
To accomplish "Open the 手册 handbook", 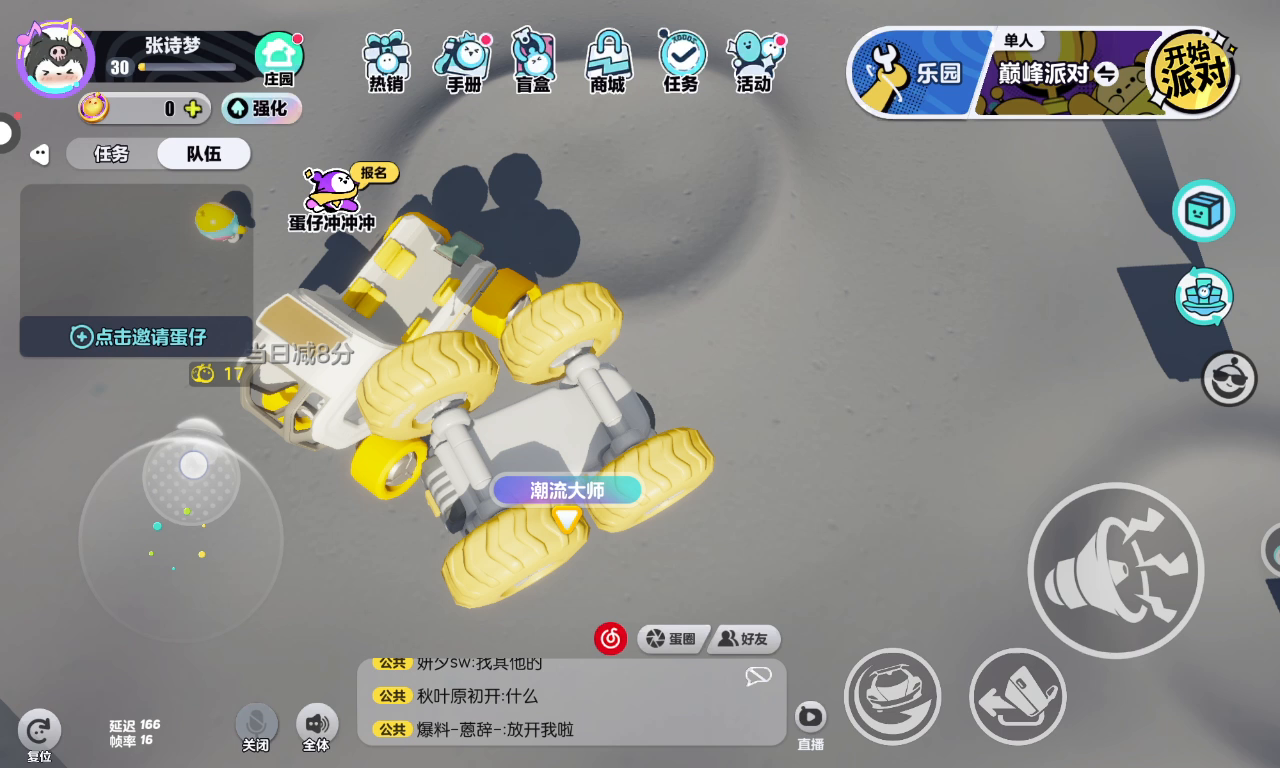I will tap(463, 60).
